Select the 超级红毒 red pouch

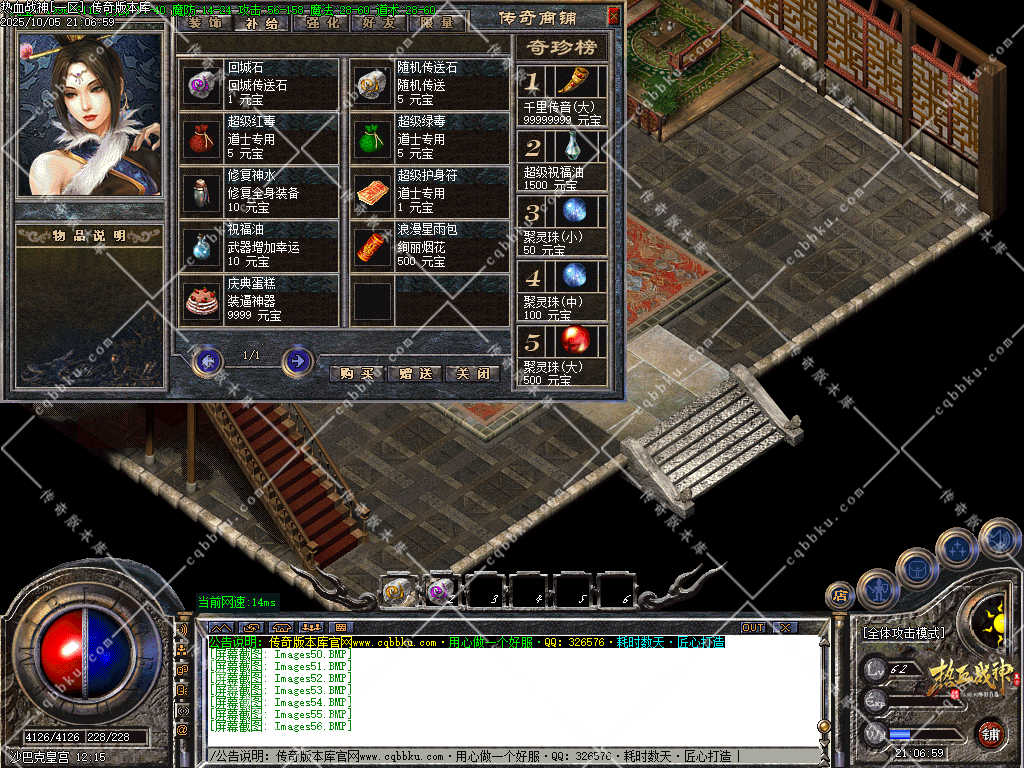tap(203, 139)
